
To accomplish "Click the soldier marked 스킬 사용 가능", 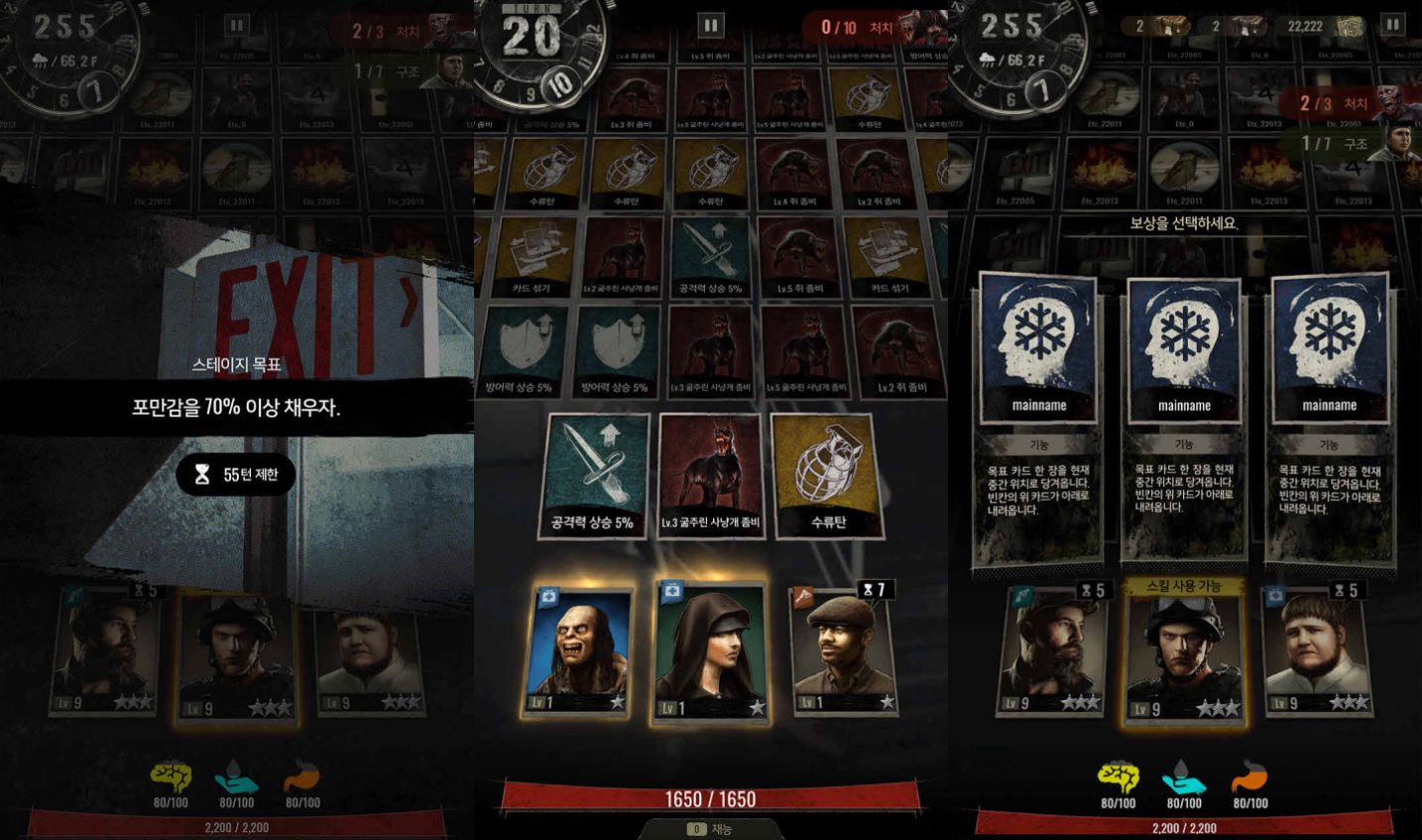I will (1184, 655).
